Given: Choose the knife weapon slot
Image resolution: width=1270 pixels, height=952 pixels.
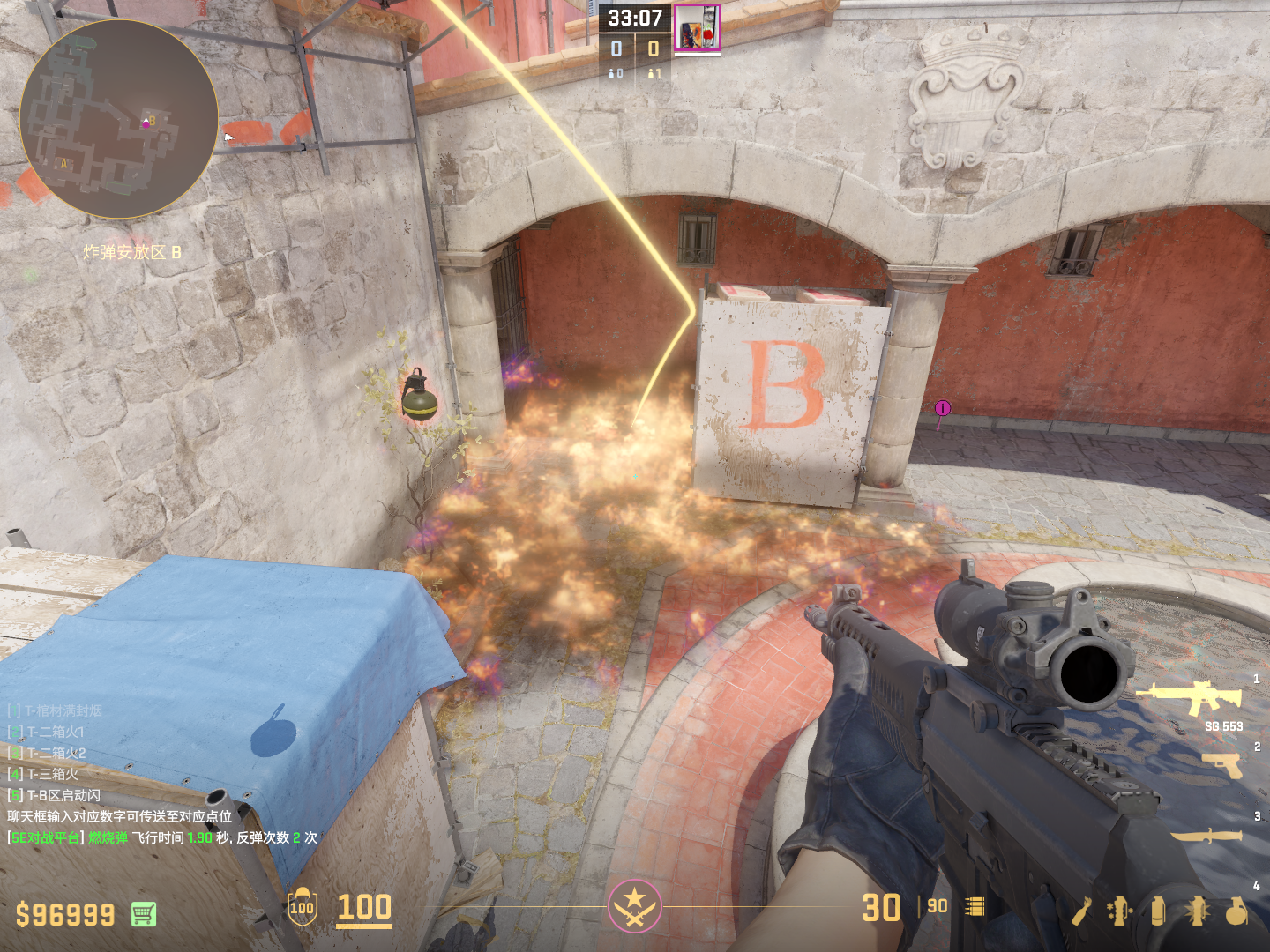Looking at the screenshot, I should (x=1206, y=834).
